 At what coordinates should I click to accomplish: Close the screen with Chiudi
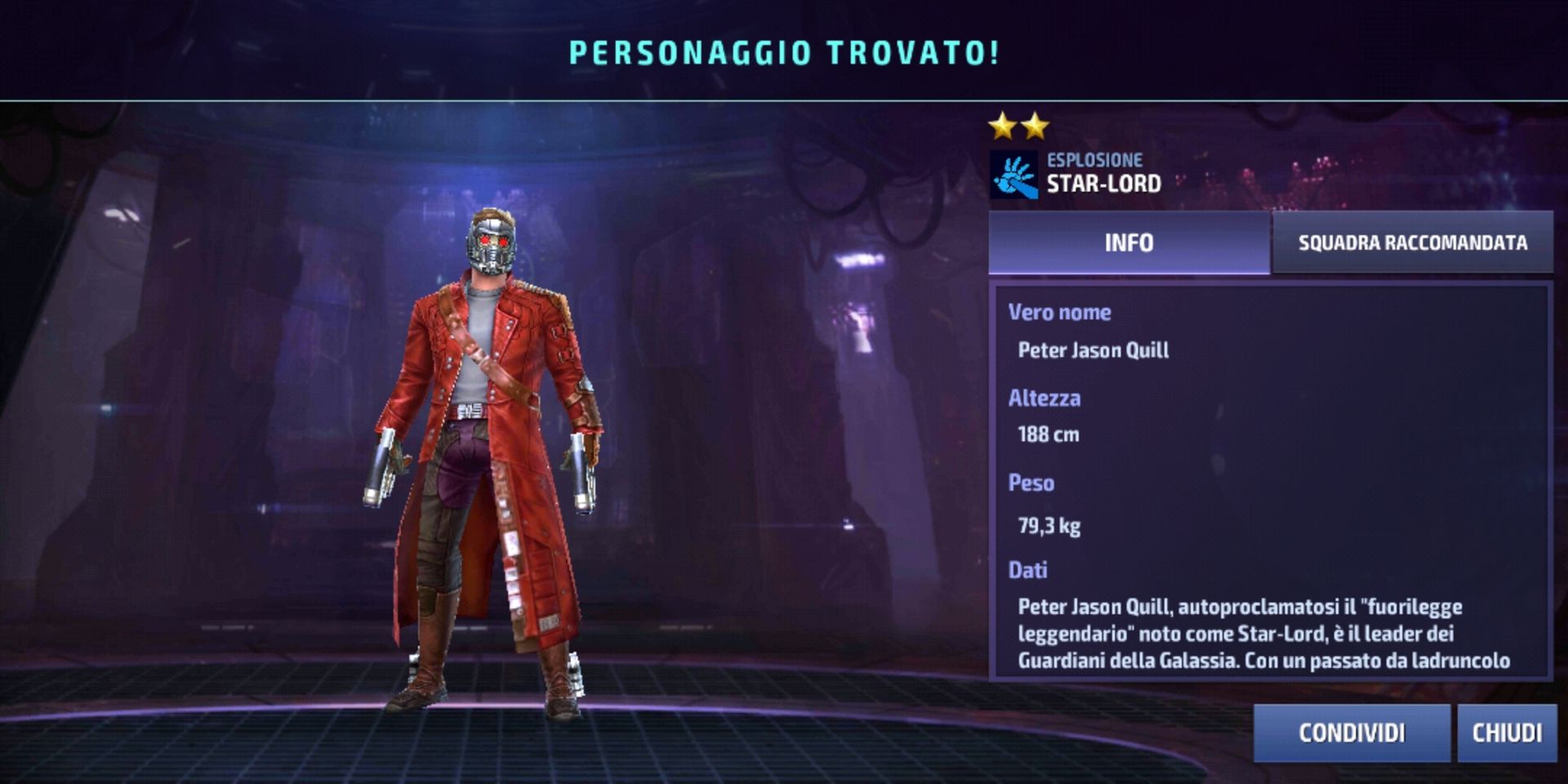pyautogui.click(x=1507, y=733)
